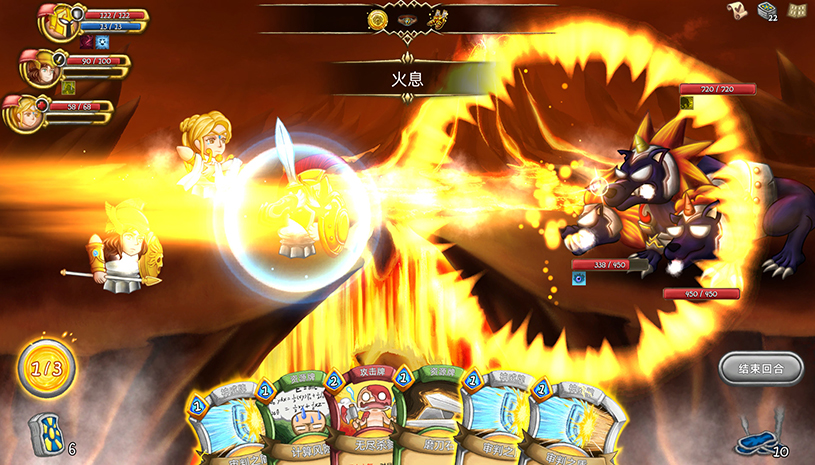The image size is (815, 465).
Task: Select the golden helmet knight portrait
Action: (x=57, y=22)
